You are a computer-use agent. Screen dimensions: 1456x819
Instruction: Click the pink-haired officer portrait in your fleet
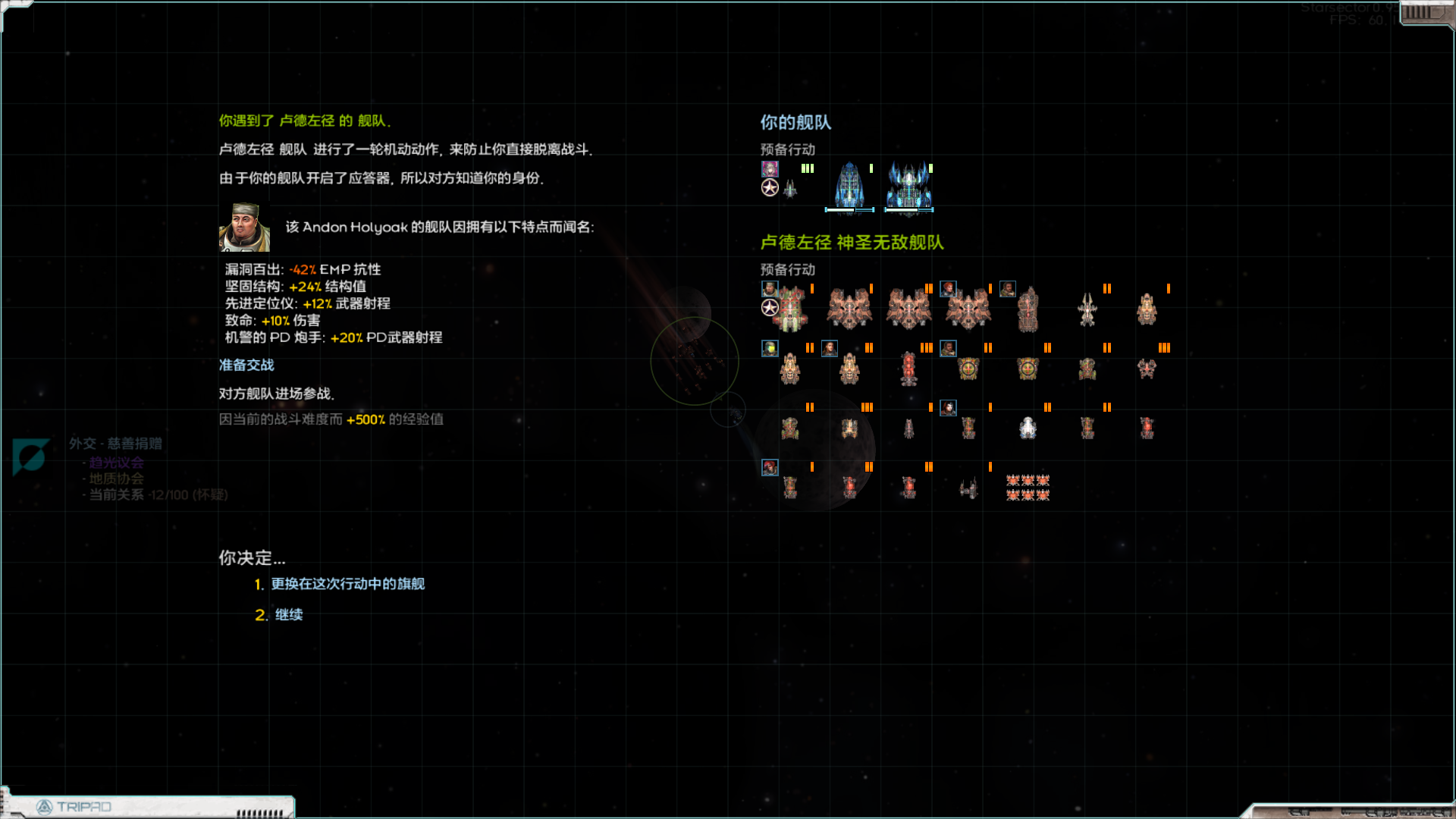click(x=770, y=168)
